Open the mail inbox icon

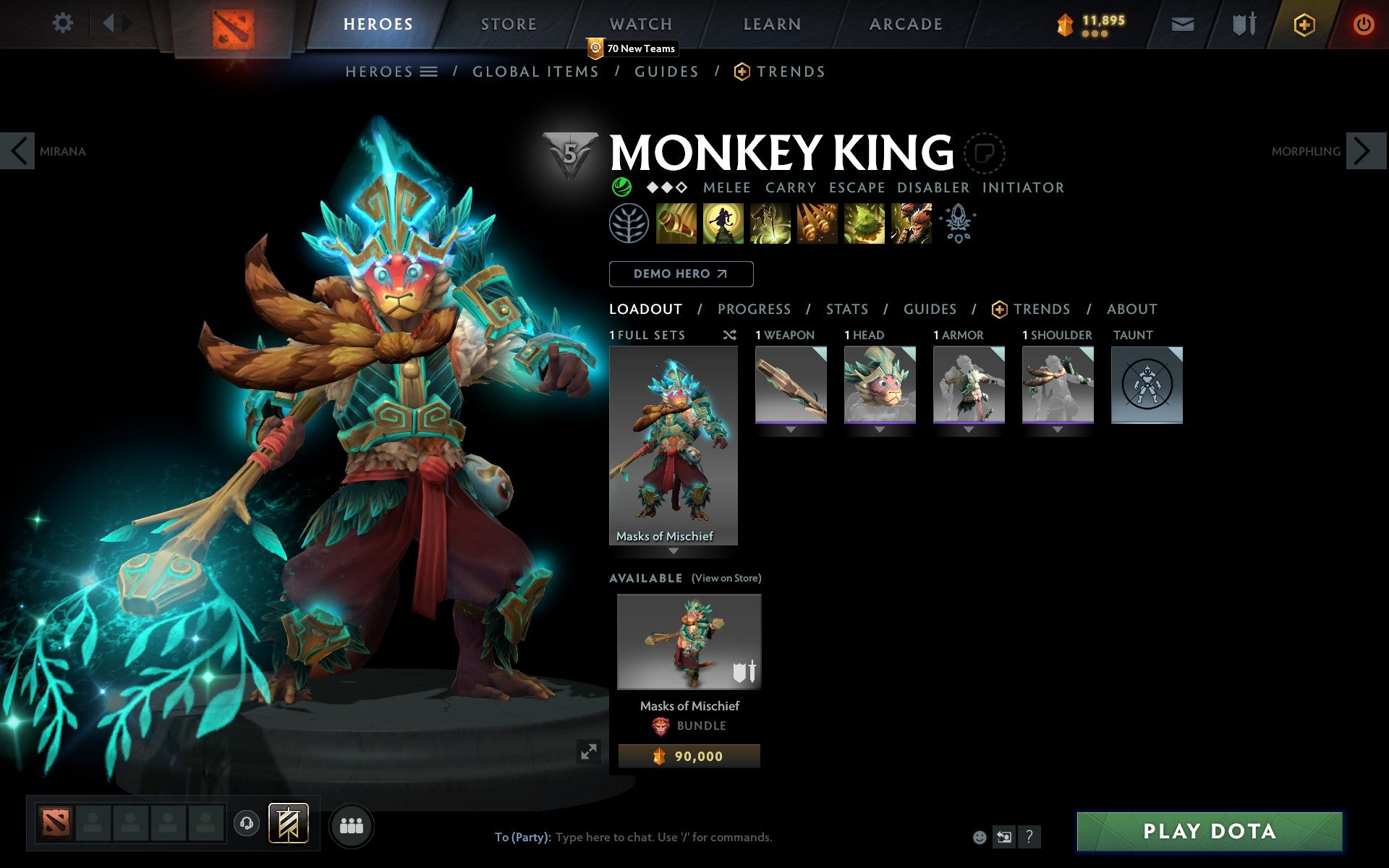(1181, 23)
